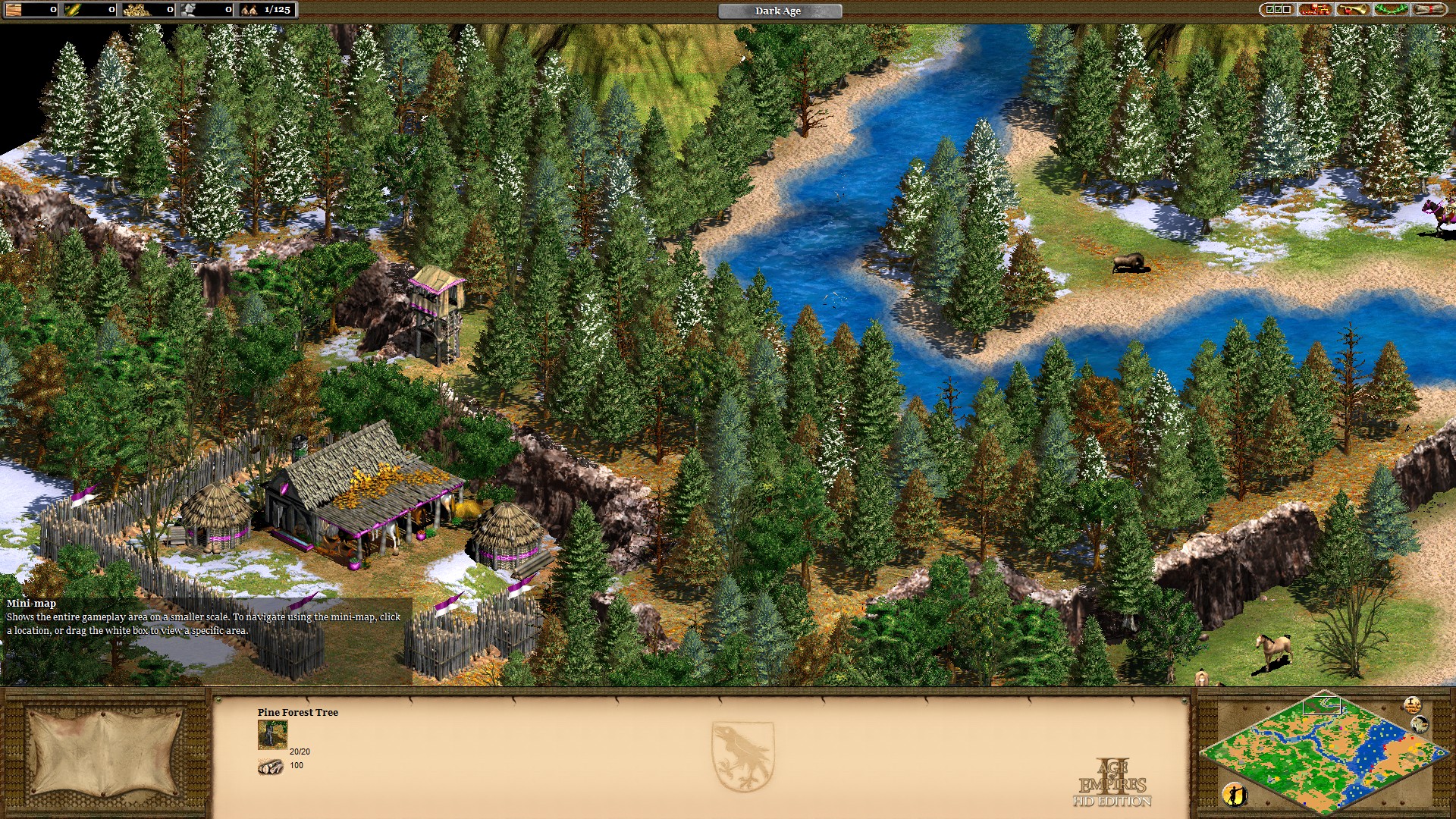Click the wood resource icon
This screenshot has height=819, width=1456.
(14, 10)
